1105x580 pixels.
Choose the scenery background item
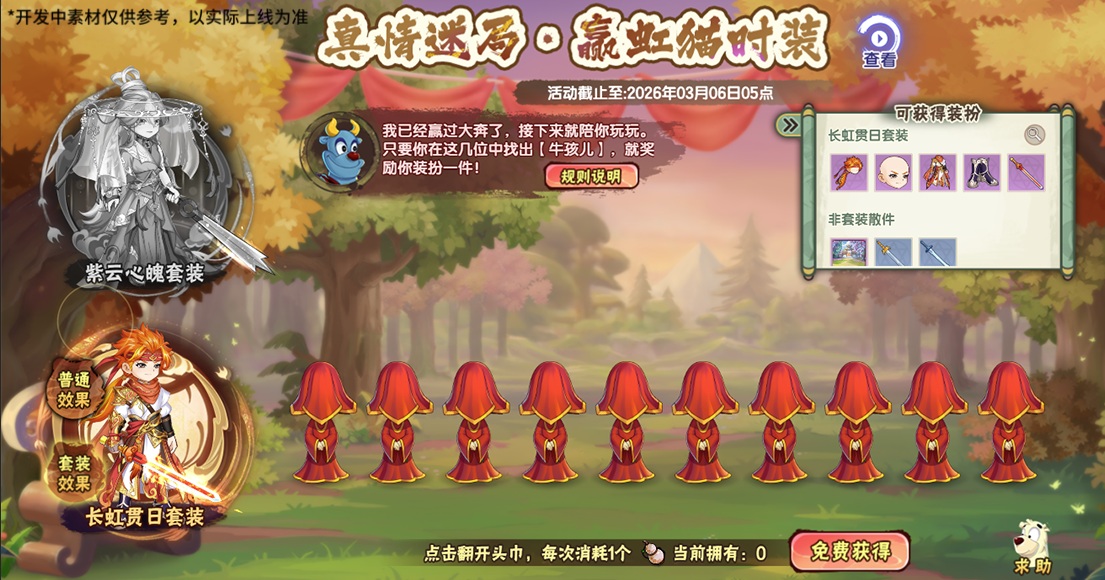[x=849, y=252]
